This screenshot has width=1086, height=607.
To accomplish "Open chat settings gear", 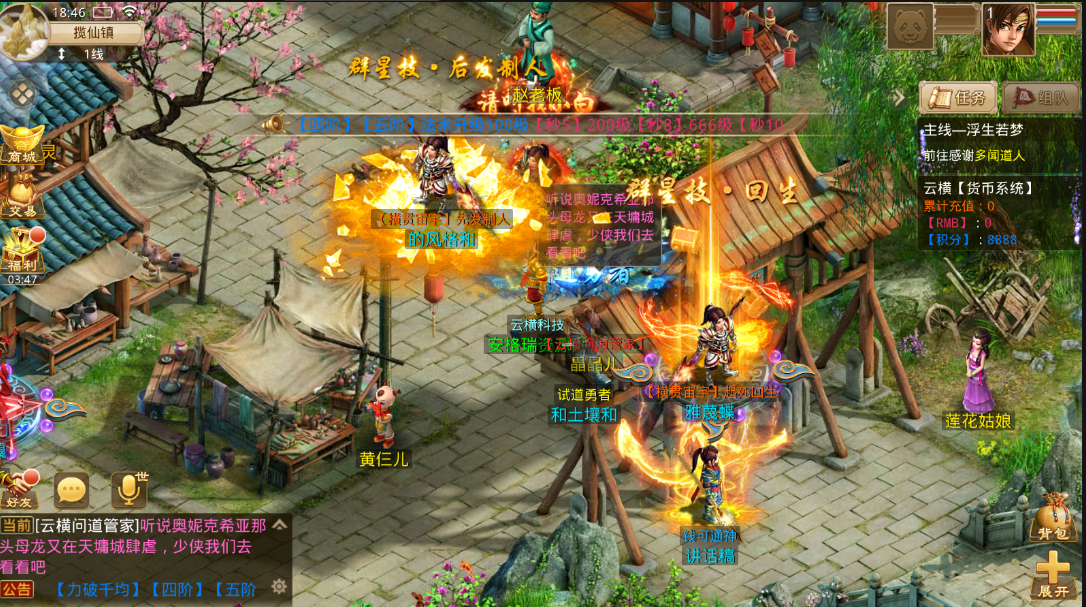I will pos(279,586).
